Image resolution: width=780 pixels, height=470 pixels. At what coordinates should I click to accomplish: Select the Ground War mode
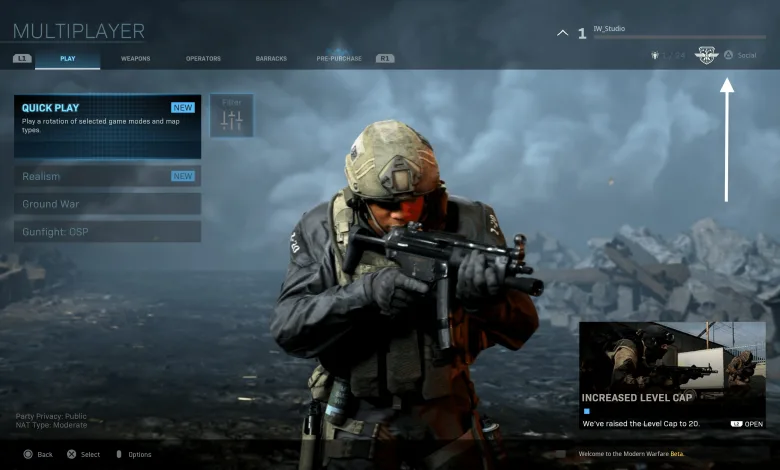107,204
